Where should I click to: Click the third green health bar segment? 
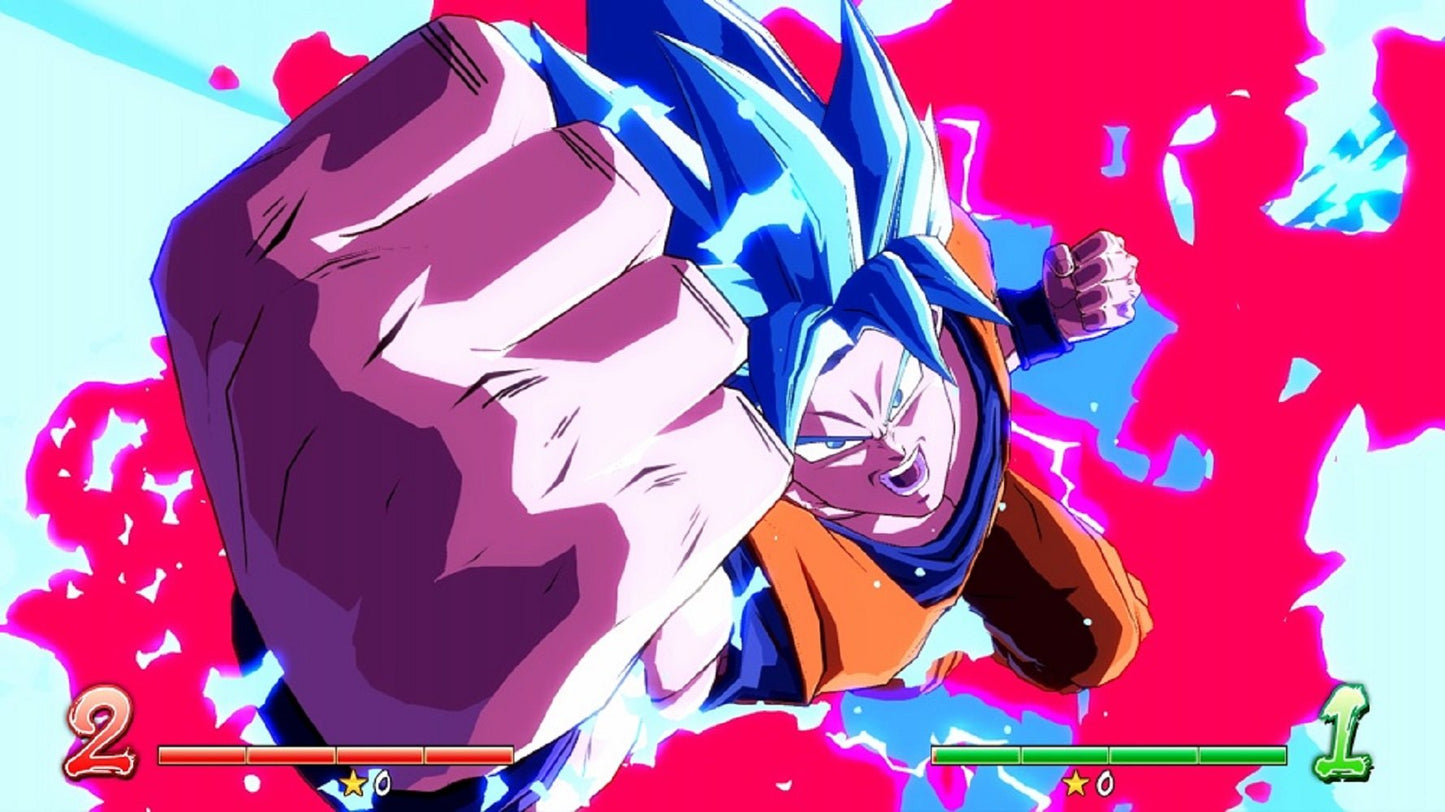1155,755
